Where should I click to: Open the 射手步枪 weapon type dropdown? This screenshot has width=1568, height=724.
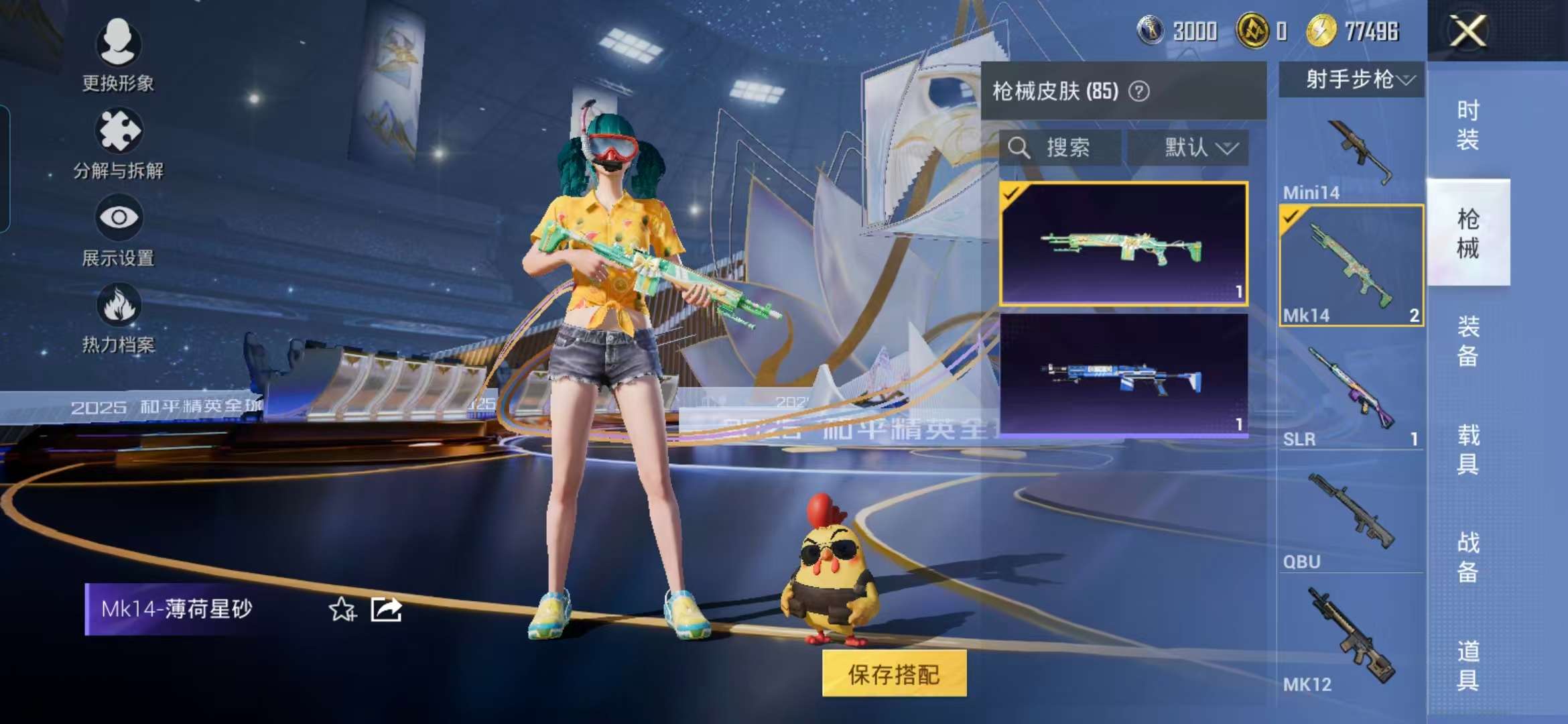coord(1352,80)
